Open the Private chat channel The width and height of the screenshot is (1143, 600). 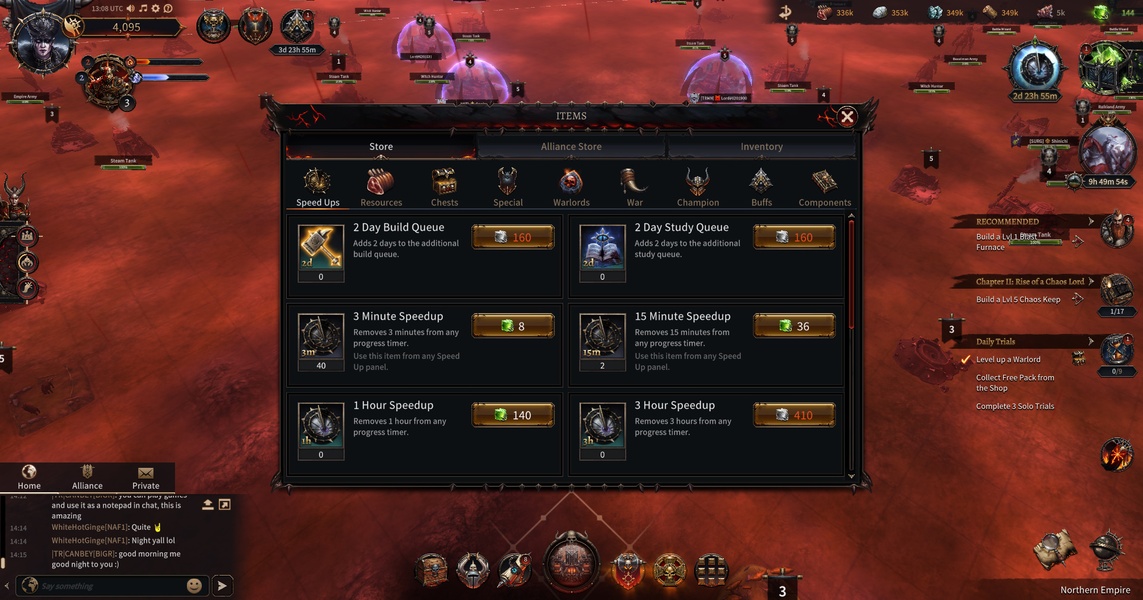pos(146,477)
